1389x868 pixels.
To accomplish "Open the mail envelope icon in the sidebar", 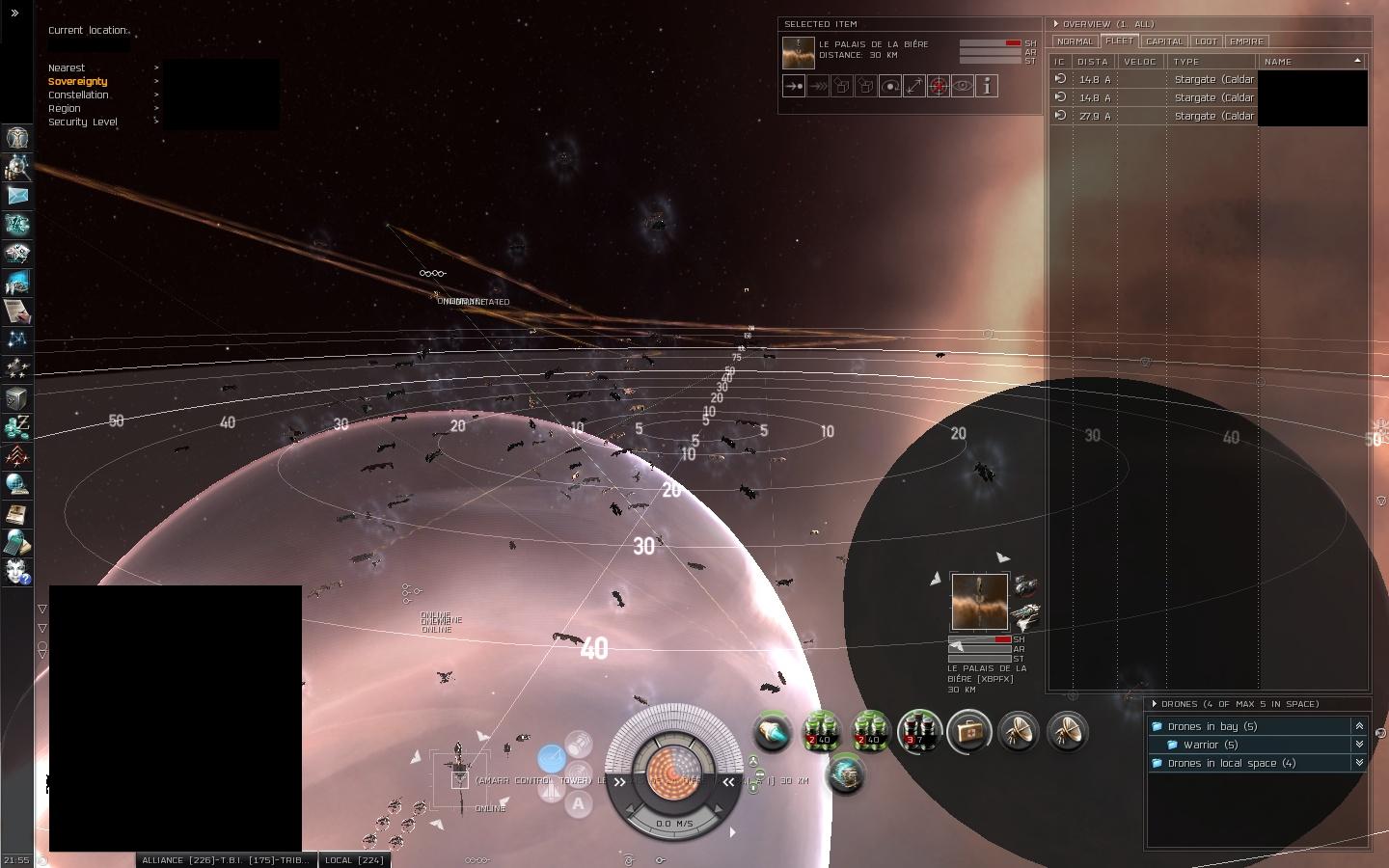I will click(17, 196).
